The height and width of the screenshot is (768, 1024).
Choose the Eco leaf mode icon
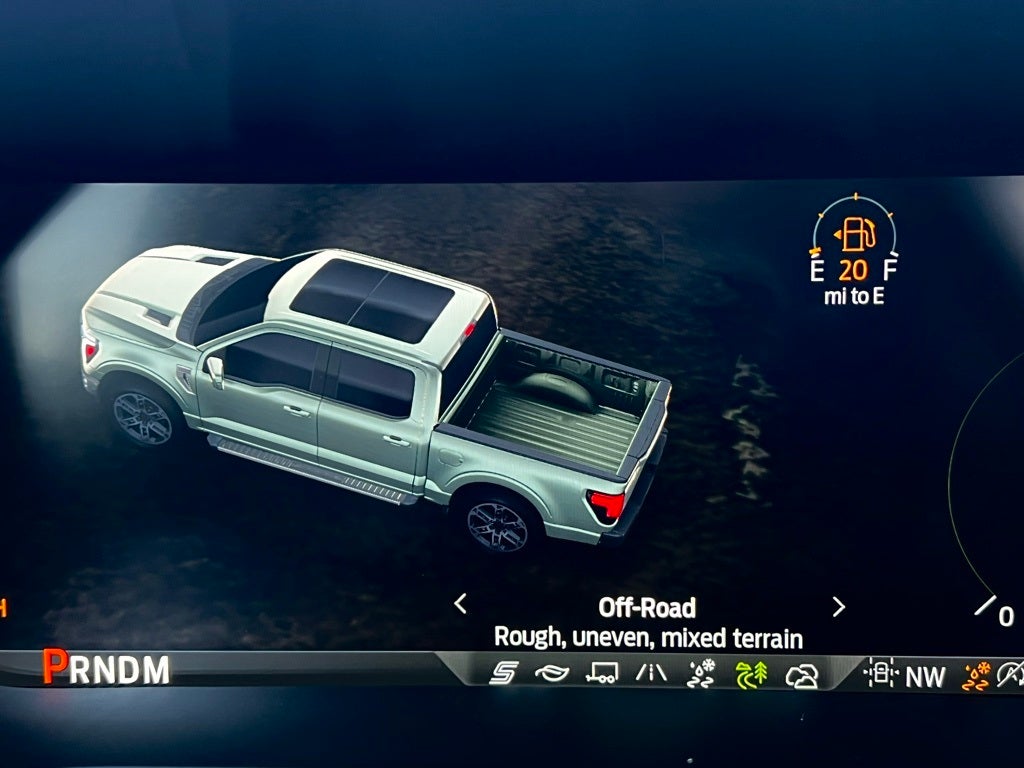tap(551, 674)
